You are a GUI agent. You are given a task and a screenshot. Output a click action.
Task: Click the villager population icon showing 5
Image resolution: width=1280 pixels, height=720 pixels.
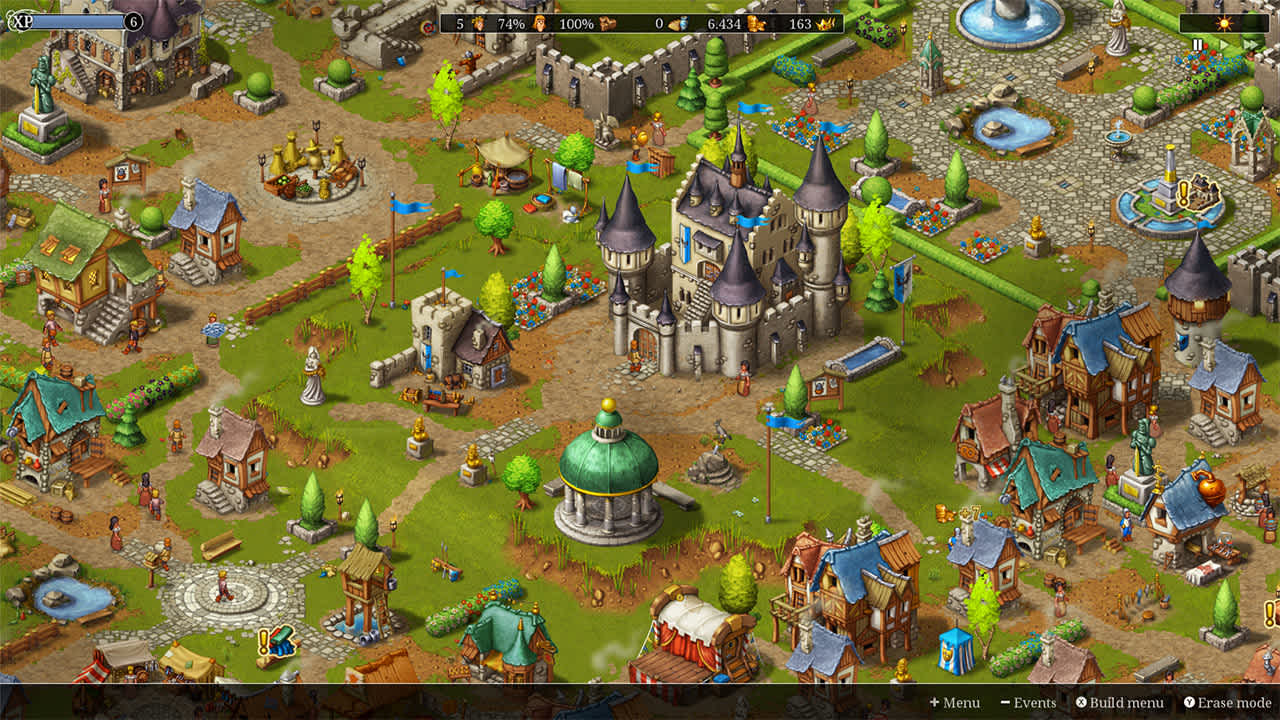(477, 23)
